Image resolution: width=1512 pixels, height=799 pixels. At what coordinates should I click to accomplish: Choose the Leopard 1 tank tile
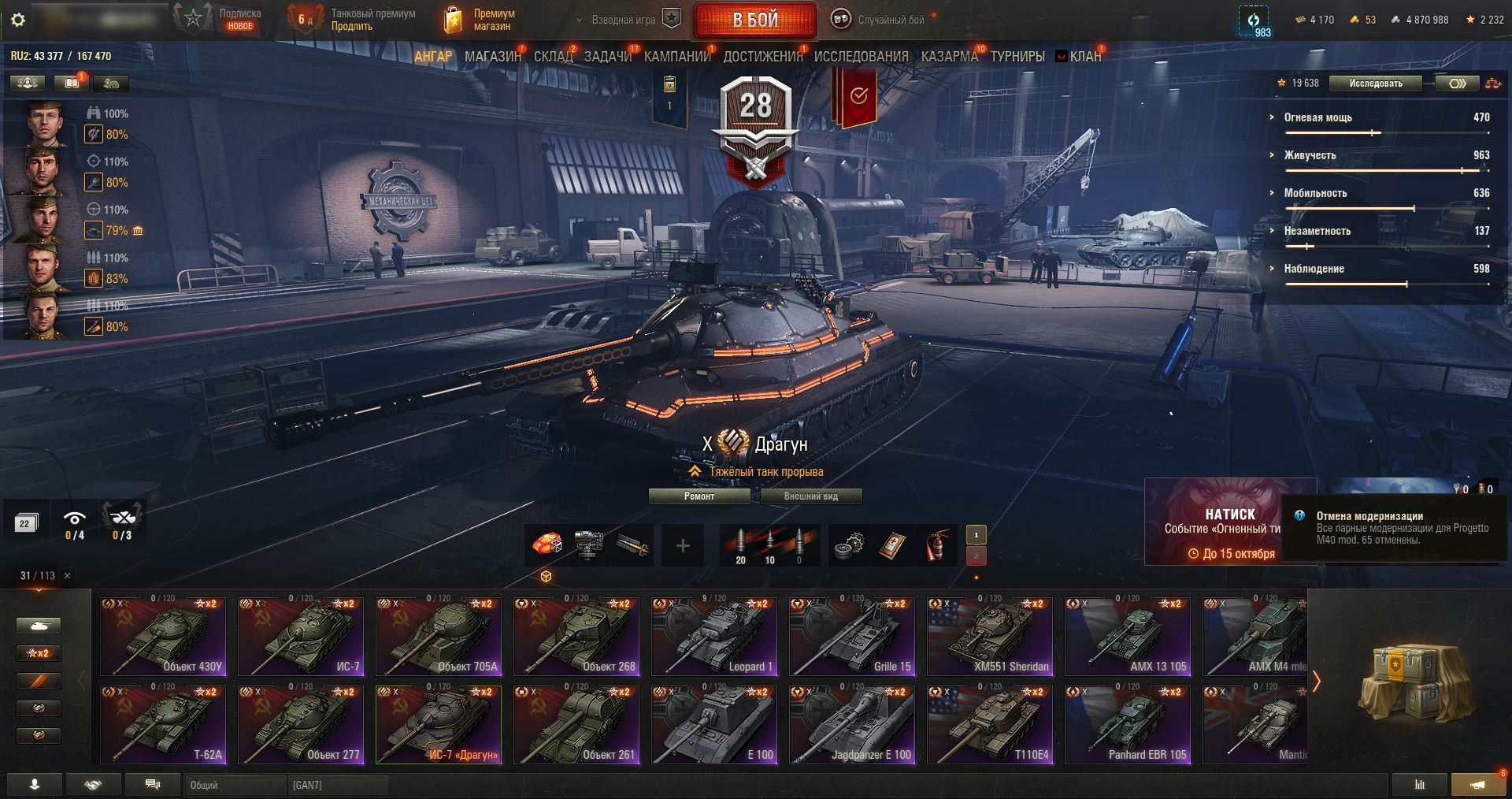tap(714, 637)
